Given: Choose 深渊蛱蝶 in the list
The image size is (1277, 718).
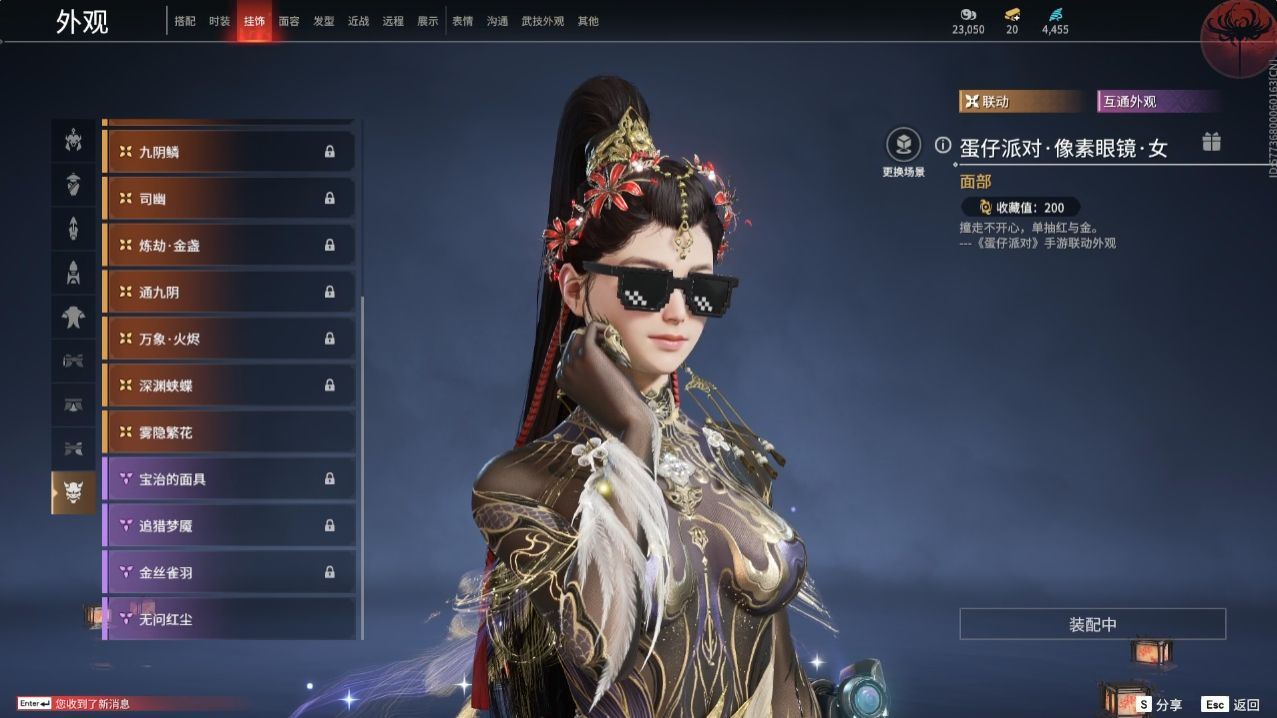Looking at the screenshot, I should pyautogui.click(x=229, y=385).
